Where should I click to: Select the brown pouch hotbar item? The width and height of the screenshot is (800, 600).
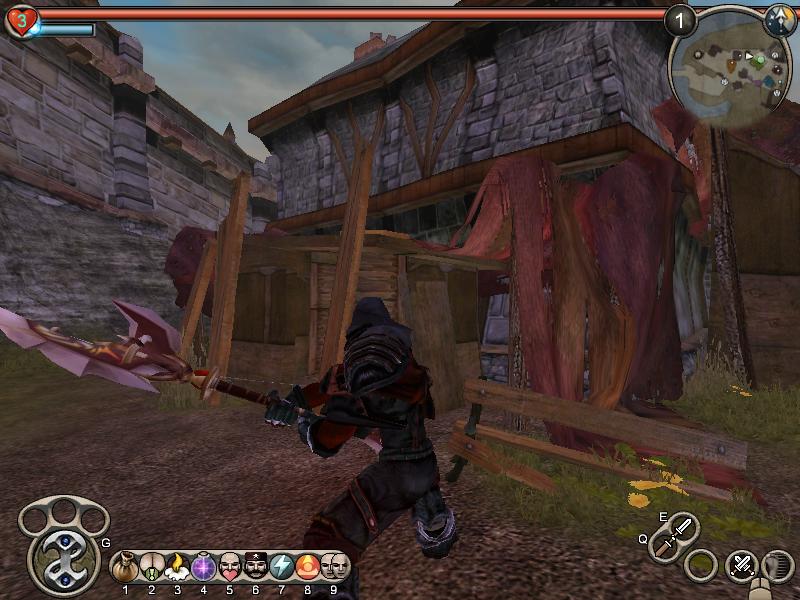click(126, 566)
